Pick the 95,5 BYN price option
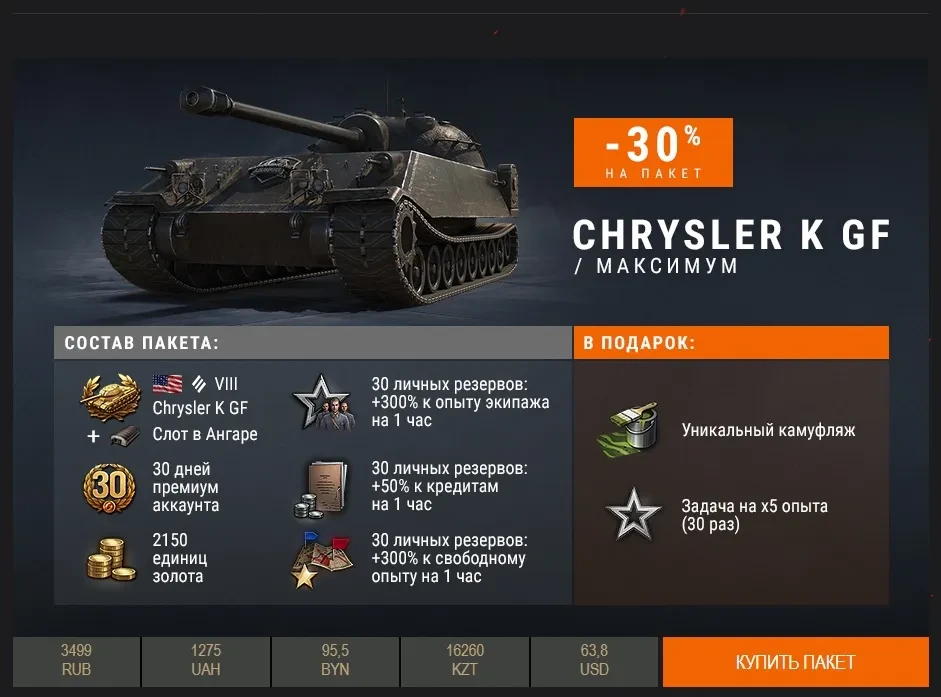This screenshot has width=941, height=697. 335,661
